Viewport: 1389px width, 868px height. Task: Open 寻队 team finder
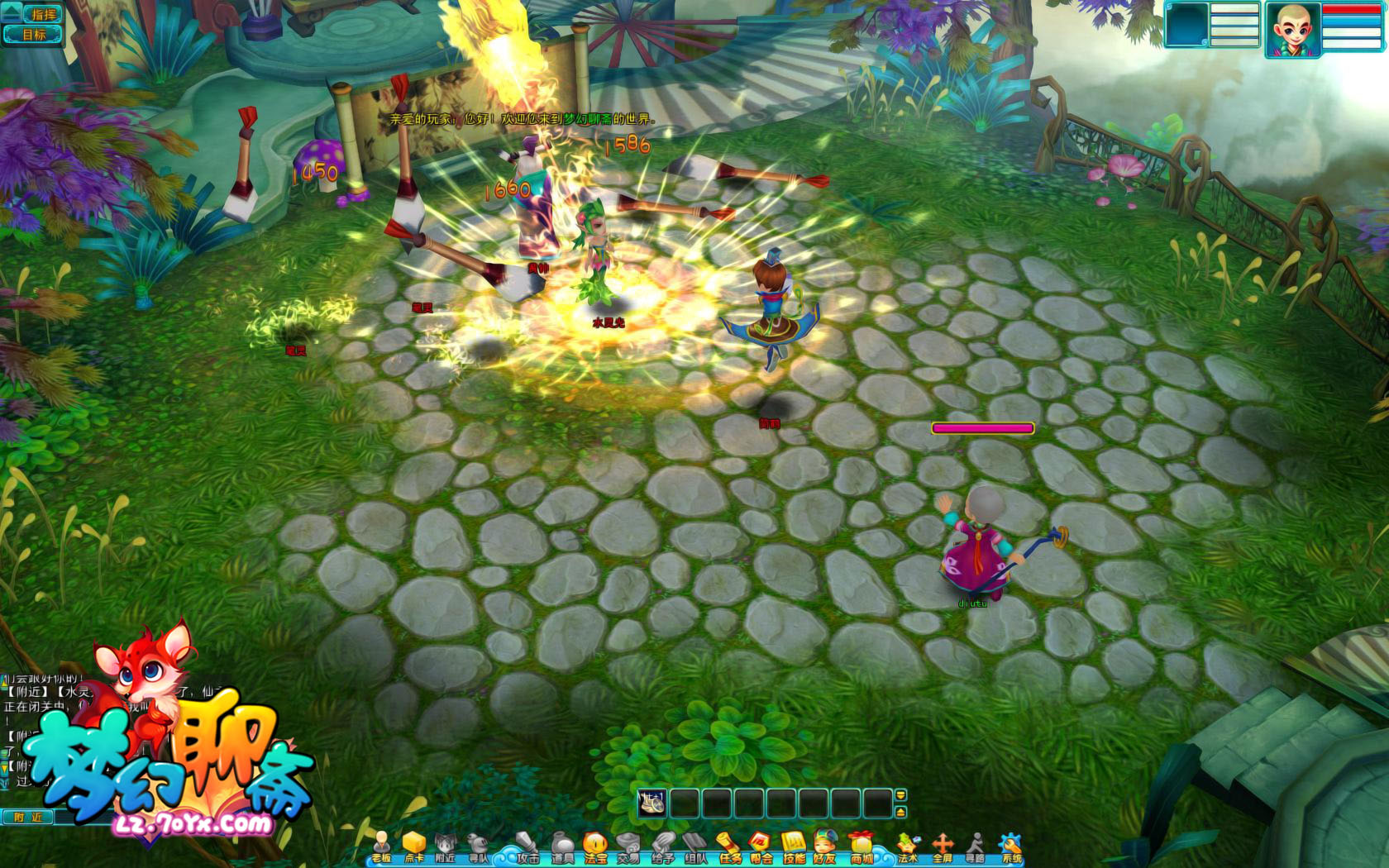tap(479, 847)
